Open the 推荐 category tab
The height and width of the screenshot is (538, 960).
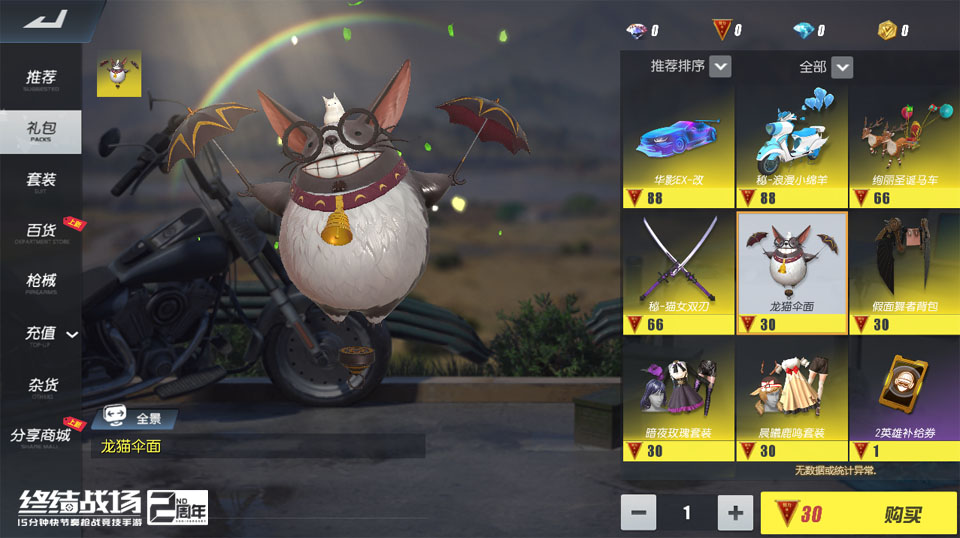pyautogui.click(x=41, y=79)
